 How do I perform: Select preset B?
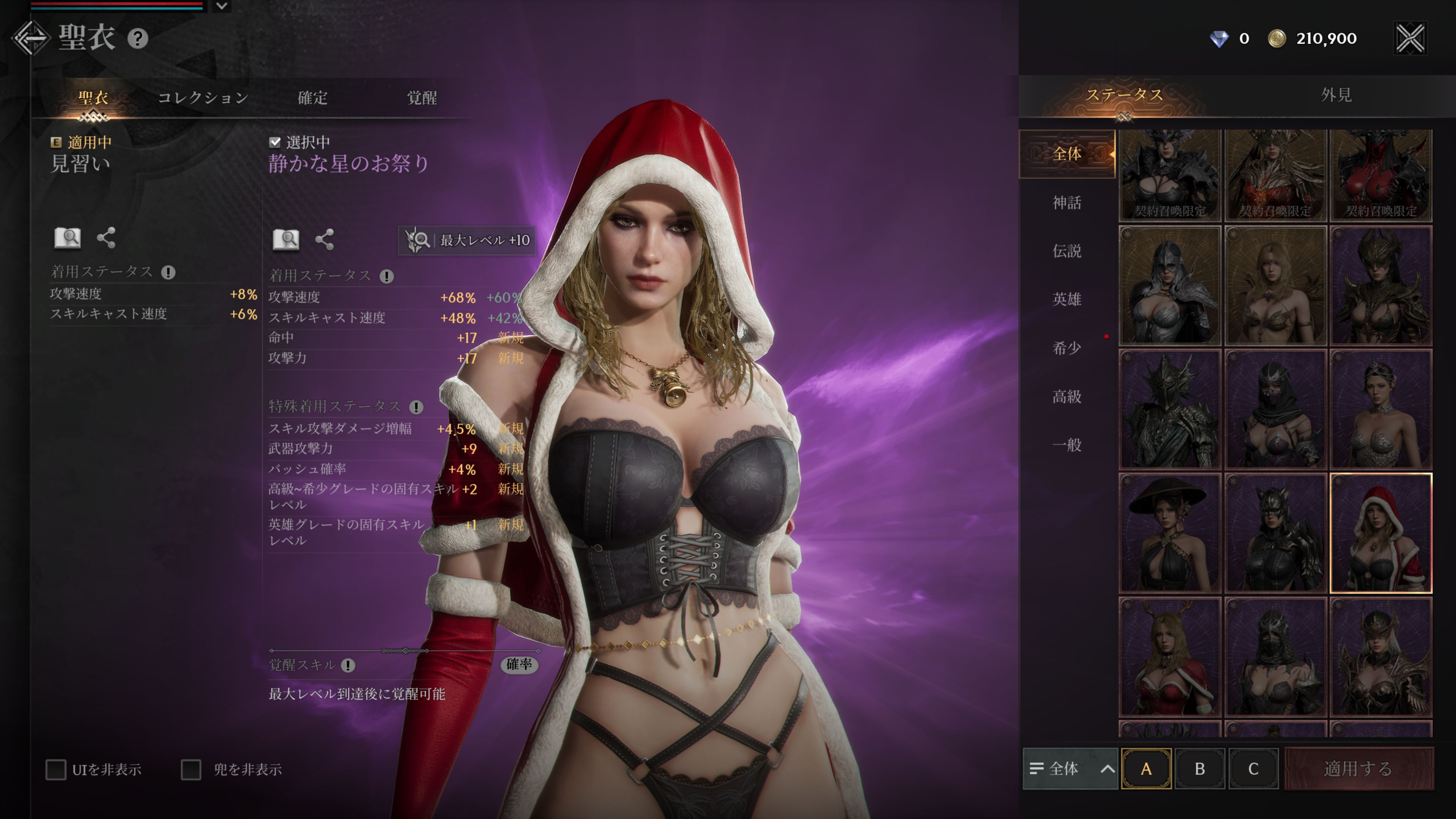click(x=1199, y=769)
